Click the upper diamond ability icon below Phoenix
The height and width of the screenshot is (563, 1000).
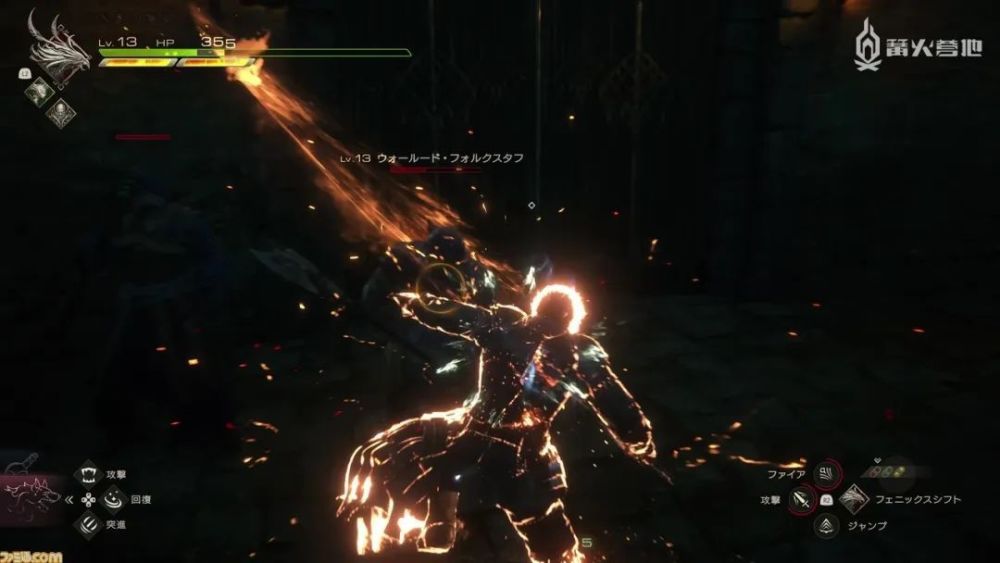click(x=38, y=90)
